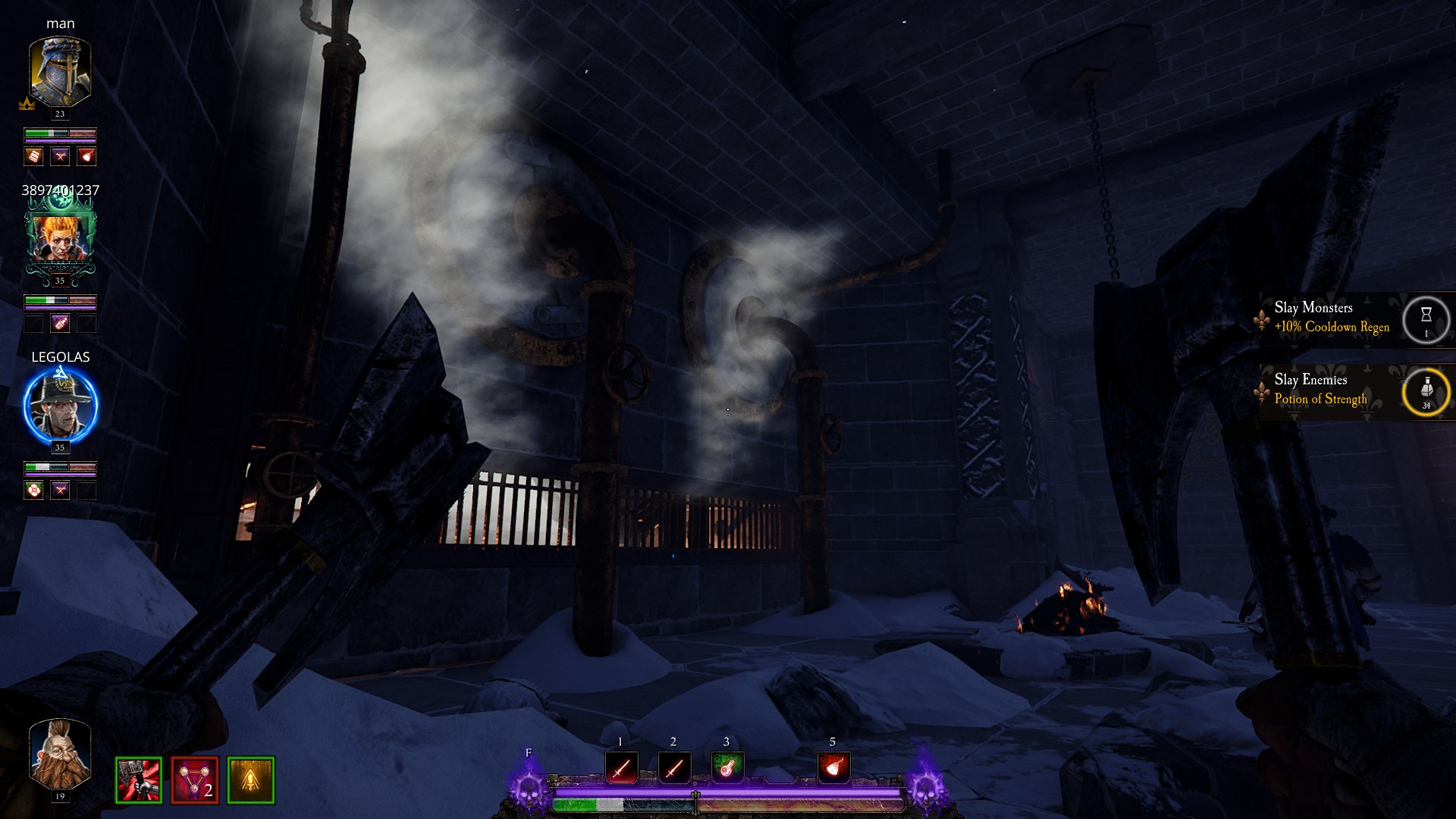Inspect the three-linked-orbs buff with 2 stacks
Viewport: 1456px width, 819px height.
point(195,780)
